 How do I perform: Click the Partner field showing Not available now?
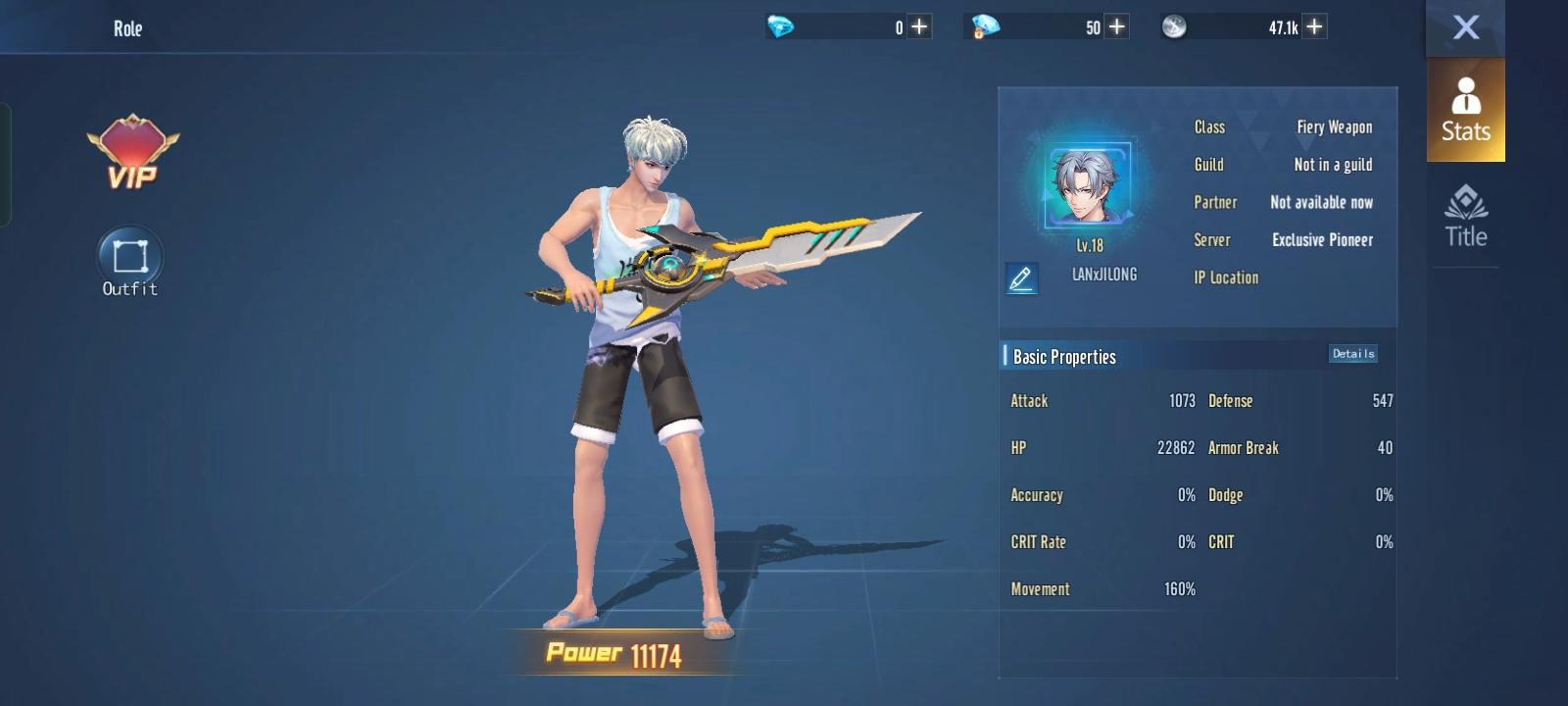(1321, 202)
